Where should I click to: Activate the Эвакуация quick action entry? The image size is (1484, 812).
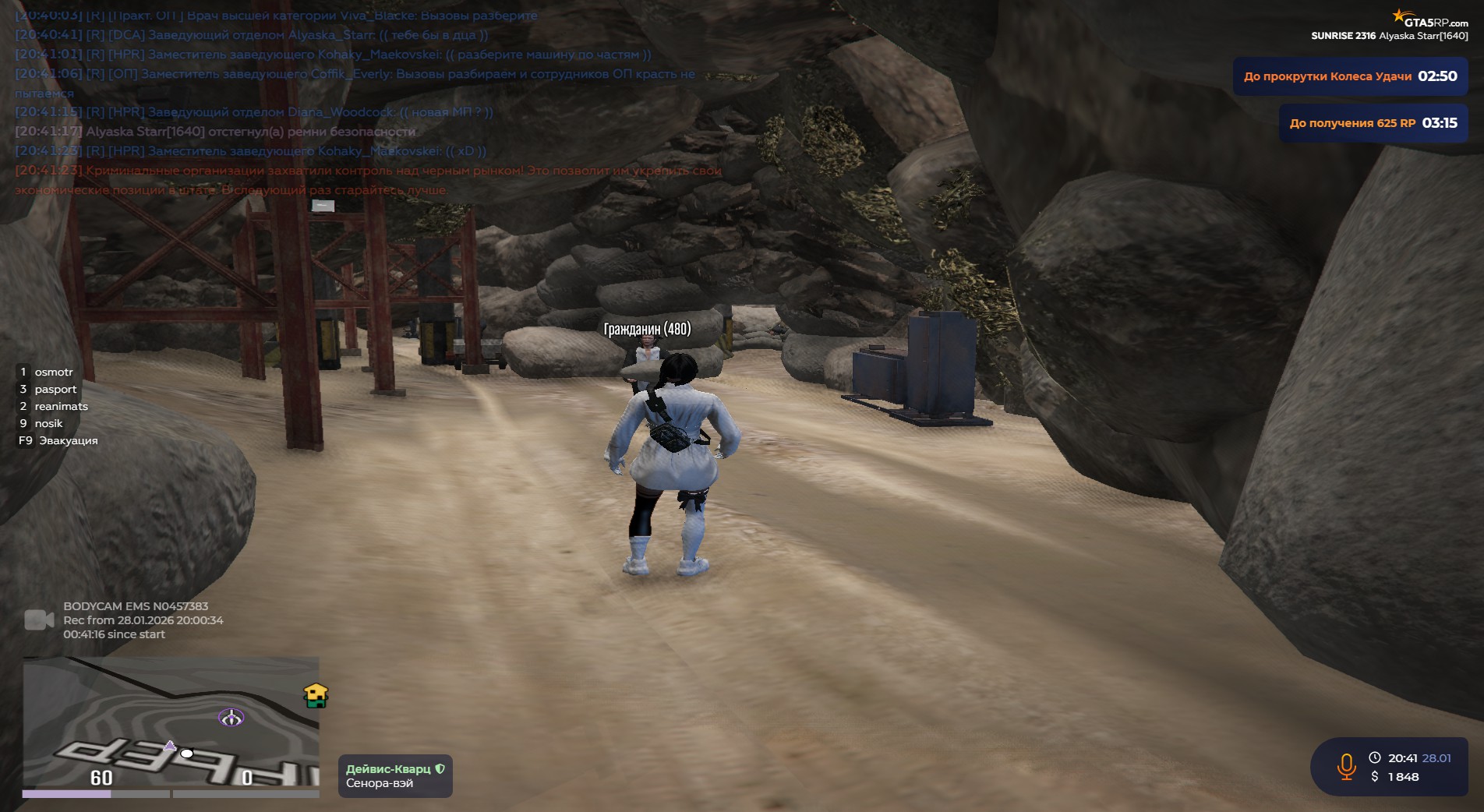(x=68, y=441)
